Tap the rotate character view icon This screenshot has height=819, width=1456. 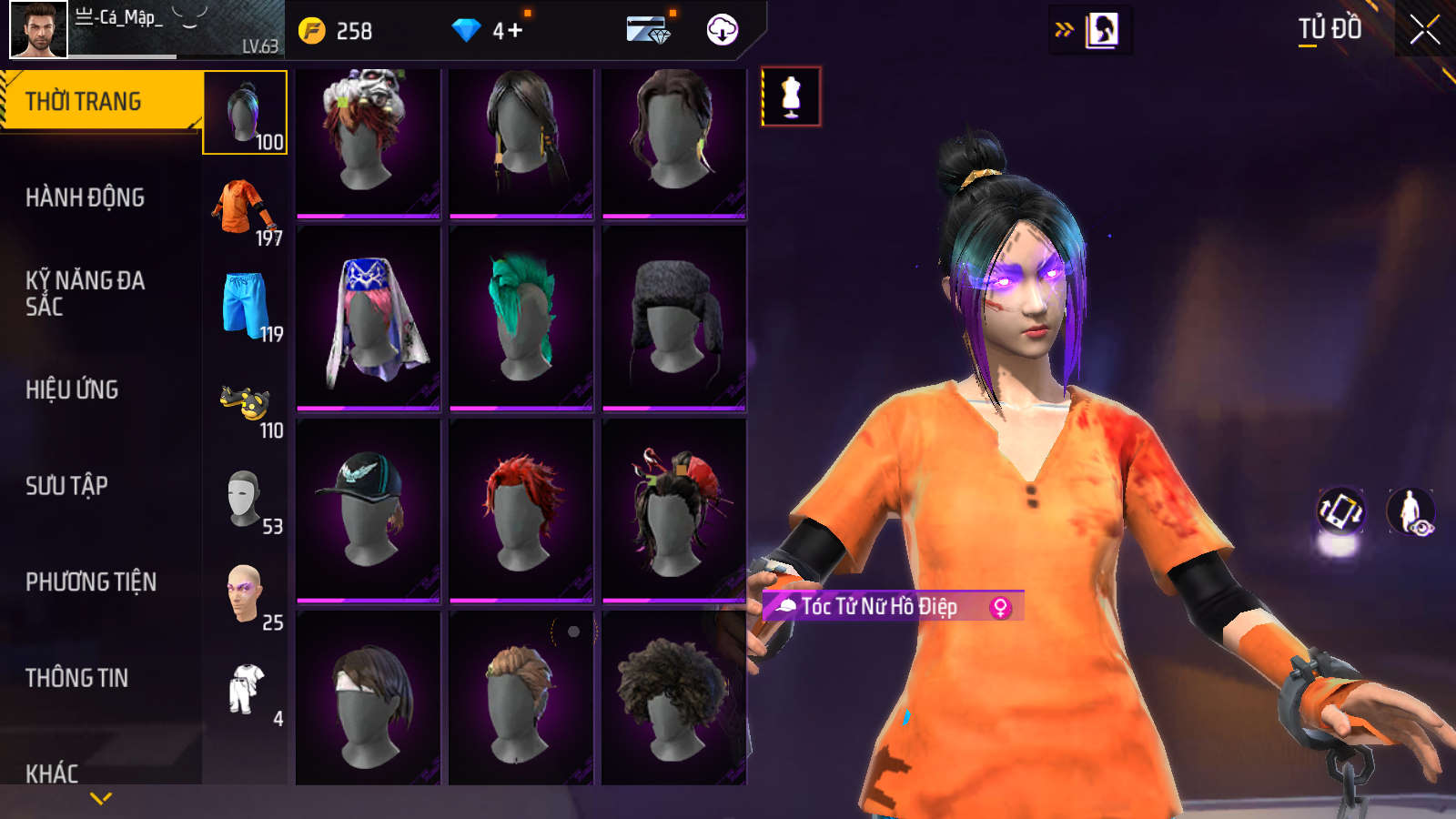click(1340, 511)
